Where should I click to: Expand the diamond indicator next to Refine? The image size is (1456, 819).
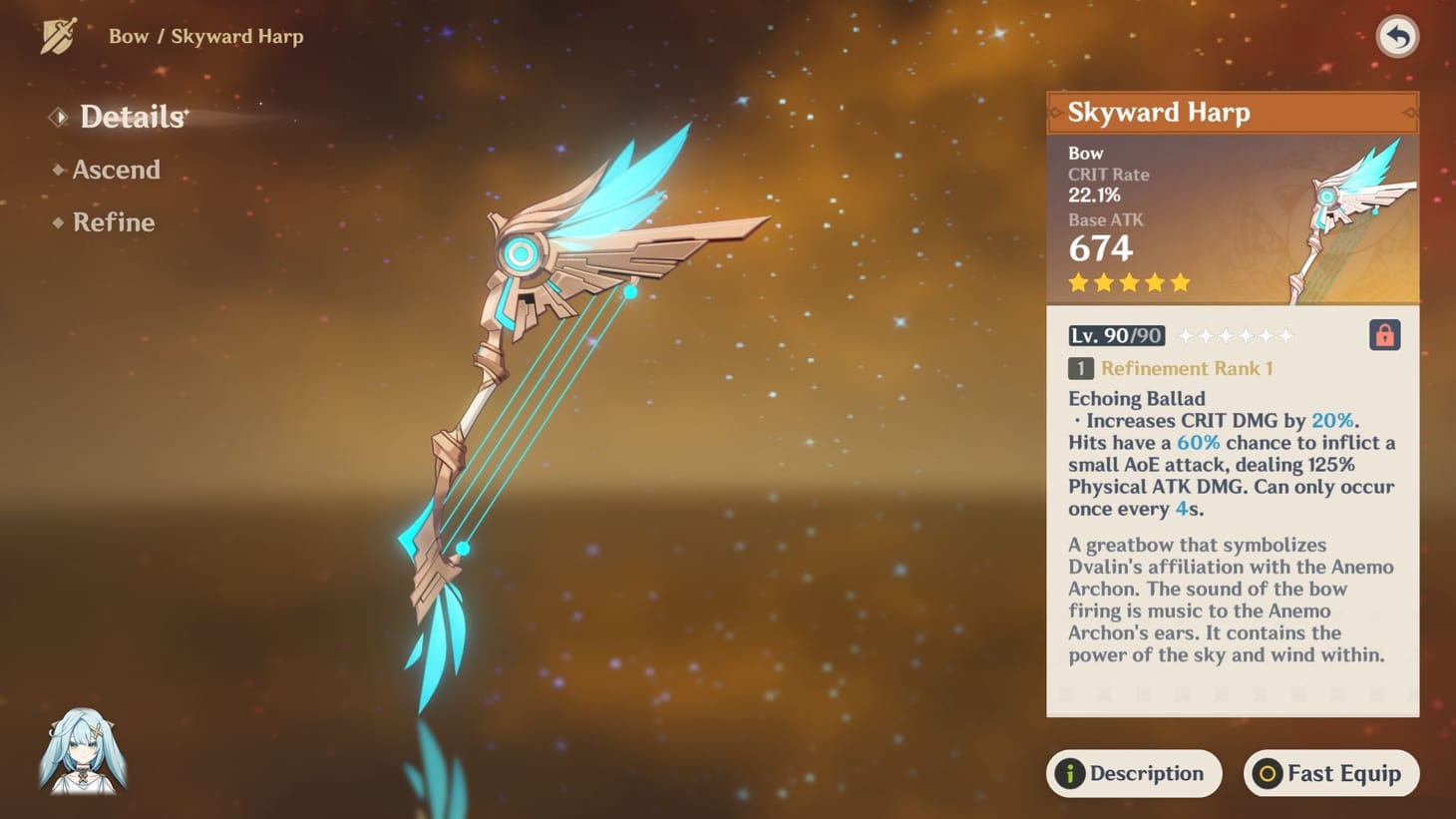tap(58, 223)
